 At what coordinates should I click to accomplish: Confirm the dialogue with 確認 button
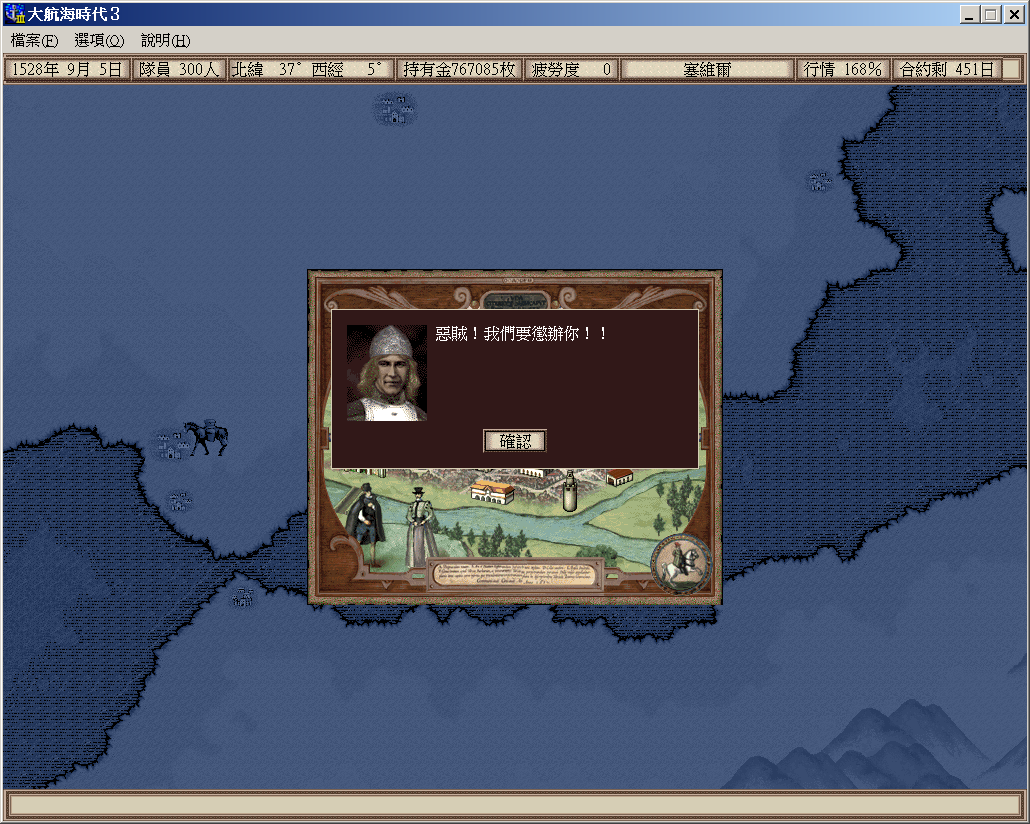(x=515, y=441)
